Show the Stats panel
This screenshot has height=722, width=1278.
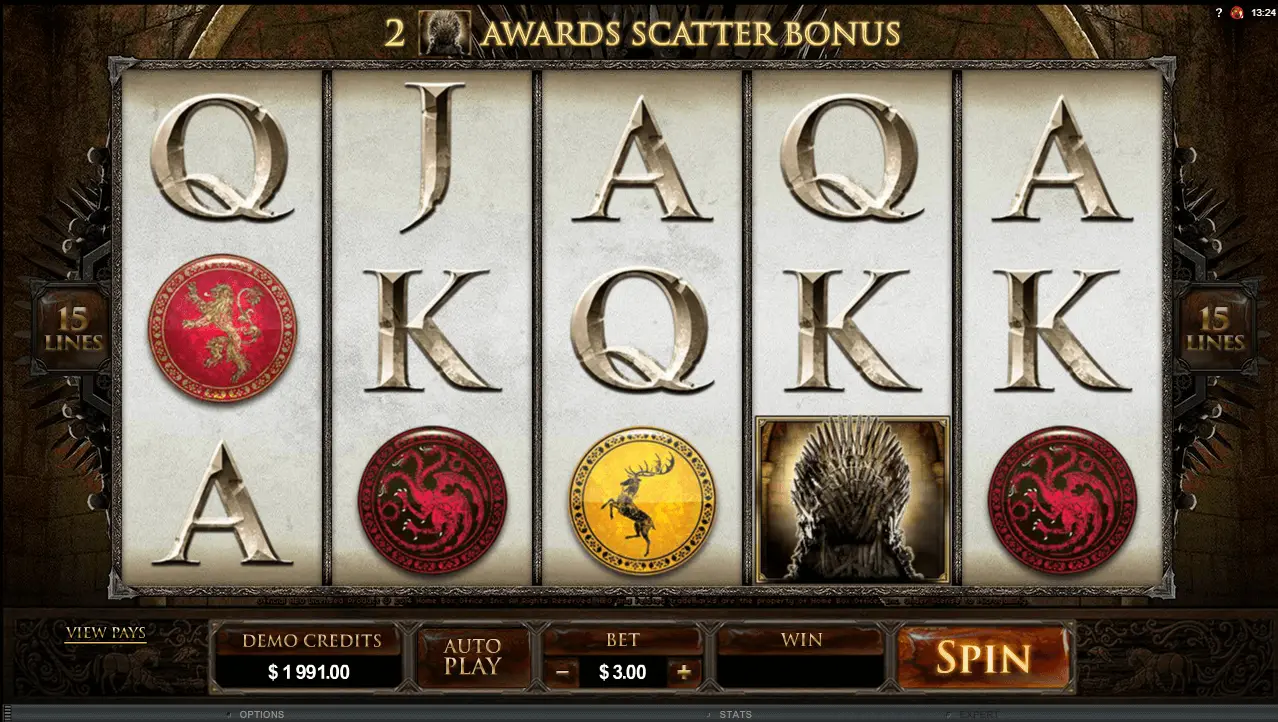(x=734, y=714)
